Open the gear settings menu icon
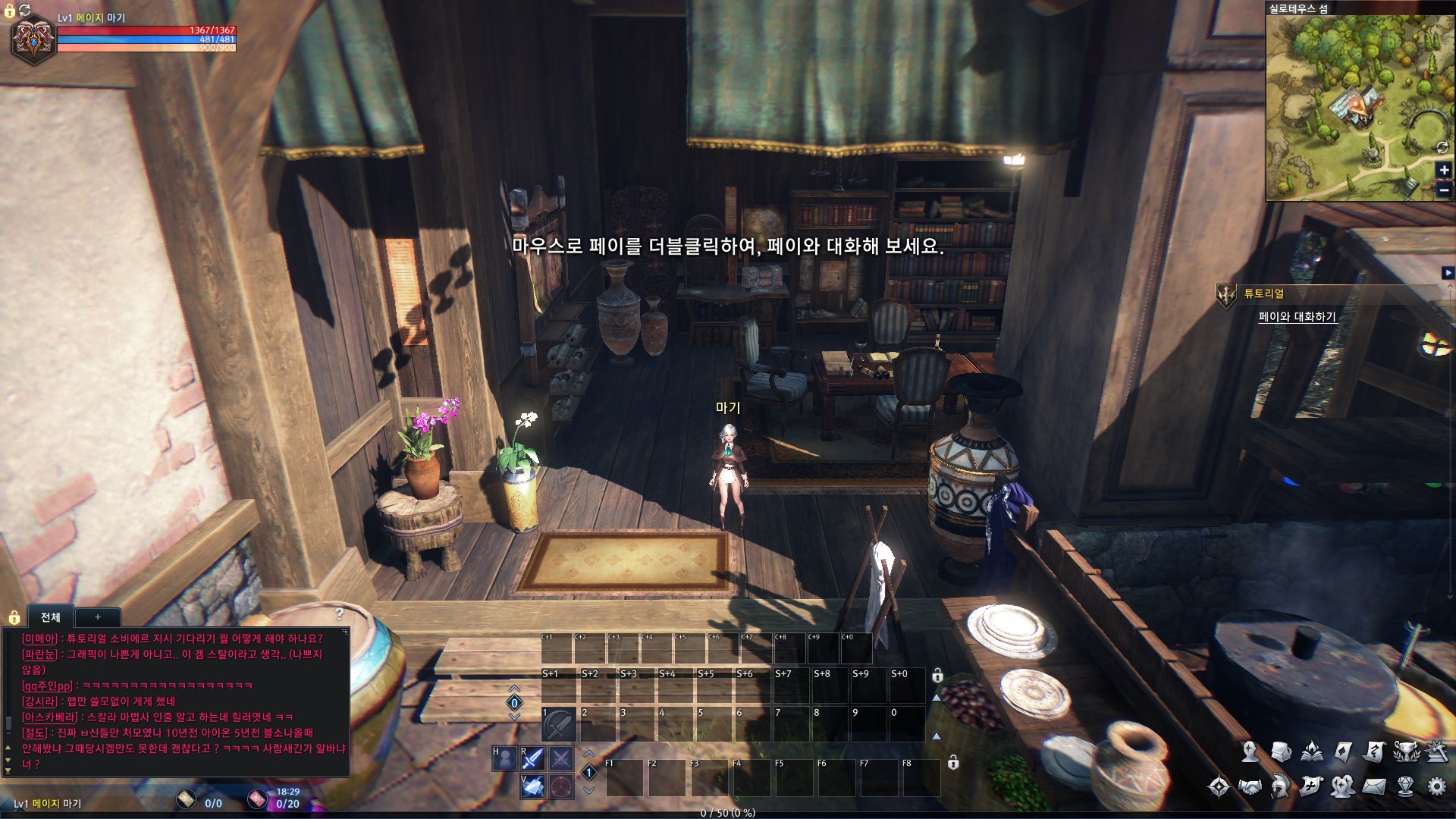 [1436, 786]
